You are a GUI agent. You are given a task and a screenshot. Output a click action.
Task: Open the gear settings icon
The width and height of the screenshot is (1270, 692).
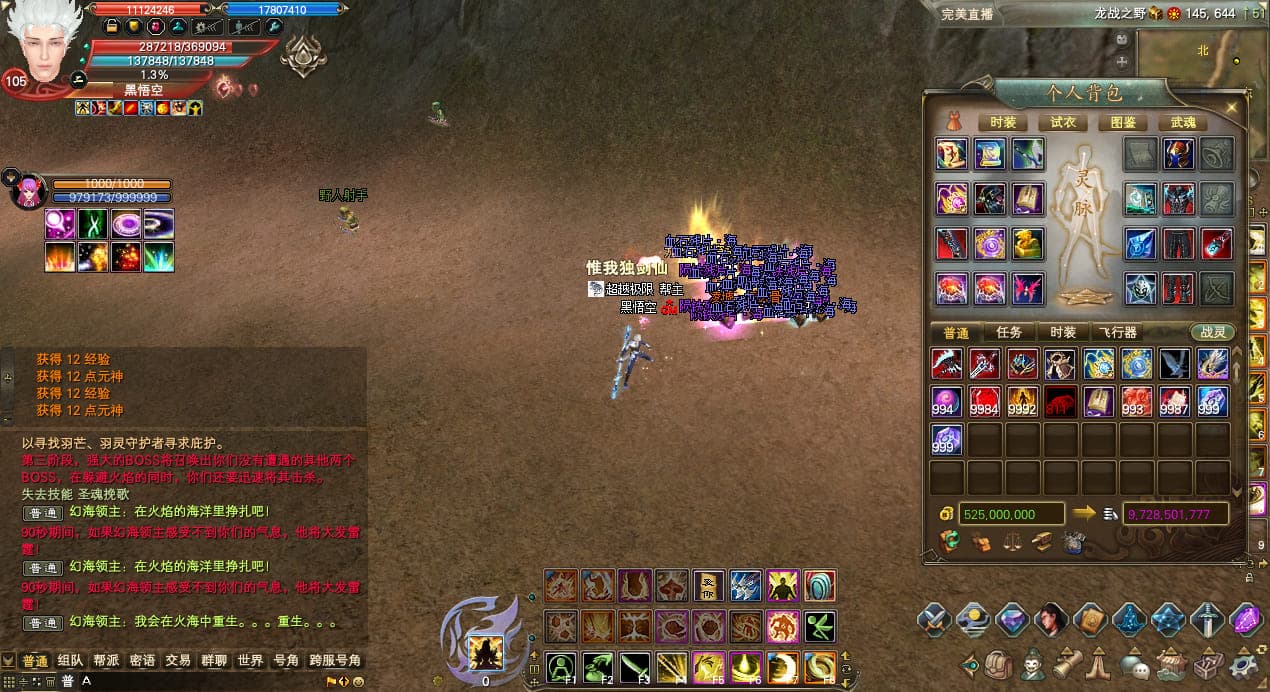(1245, 665)
